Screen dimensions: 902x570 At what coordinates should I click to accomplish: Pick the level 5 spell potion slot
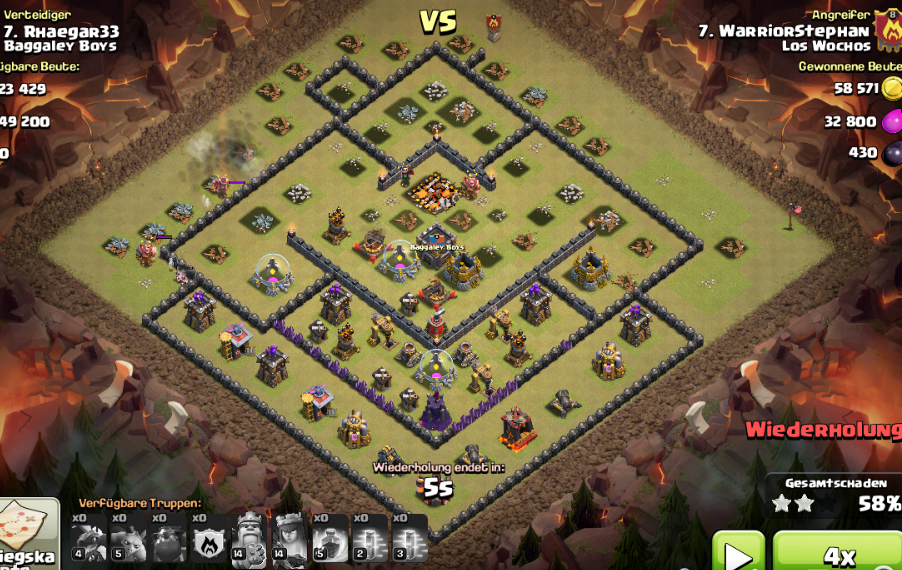pos(330,538)
